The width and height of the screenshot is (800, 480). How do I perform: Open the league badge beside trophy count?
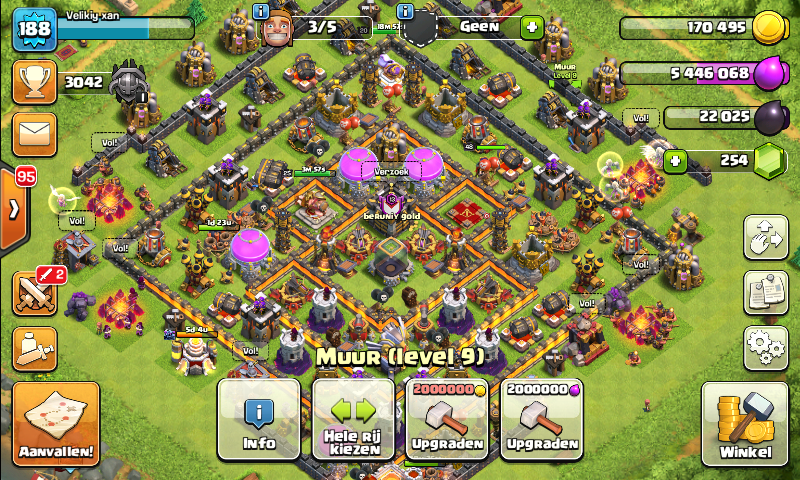129,82
